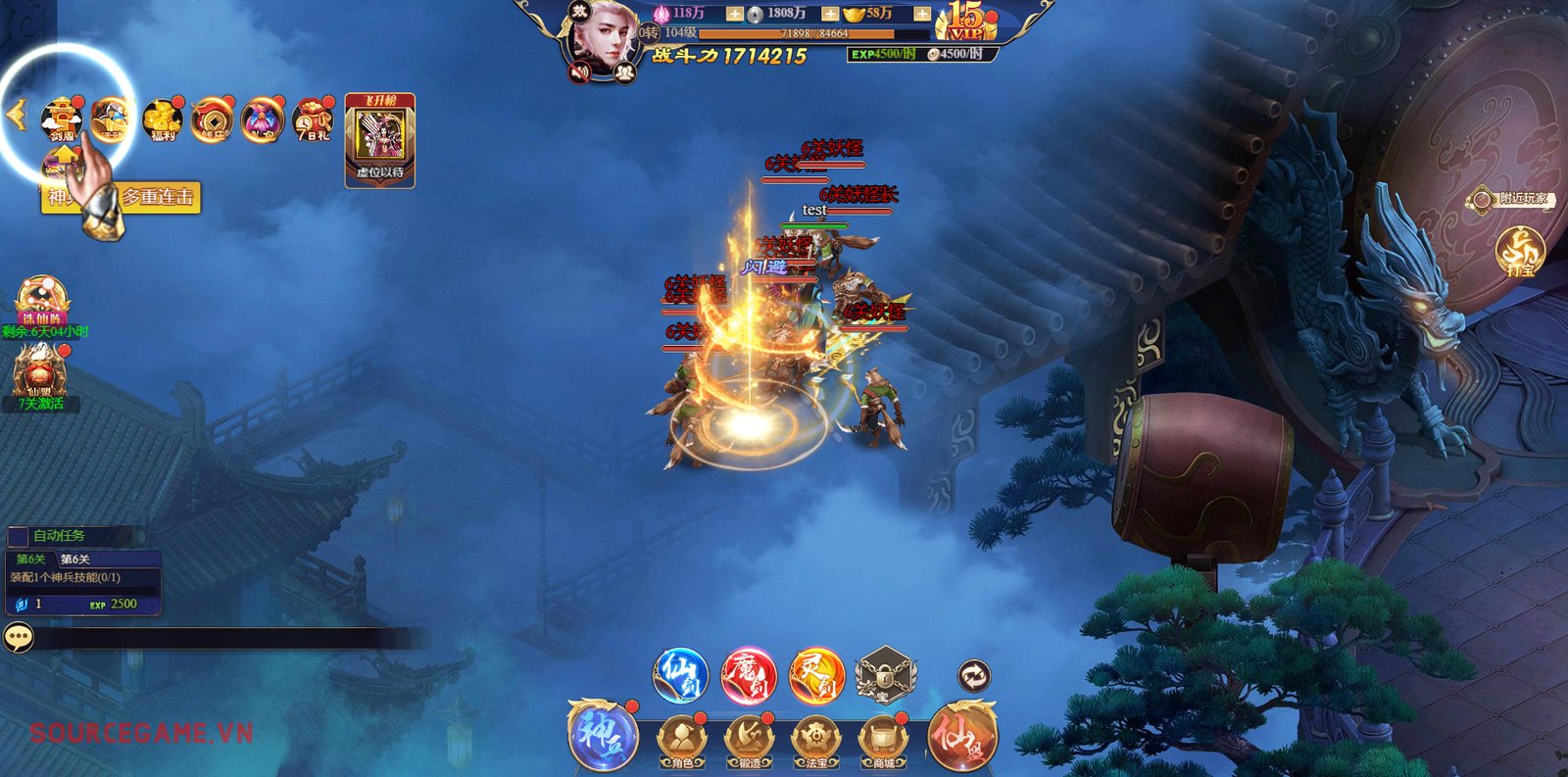Show 附近玩家 nearby players list
The image size is (1568, 777).
[1514, 199]
